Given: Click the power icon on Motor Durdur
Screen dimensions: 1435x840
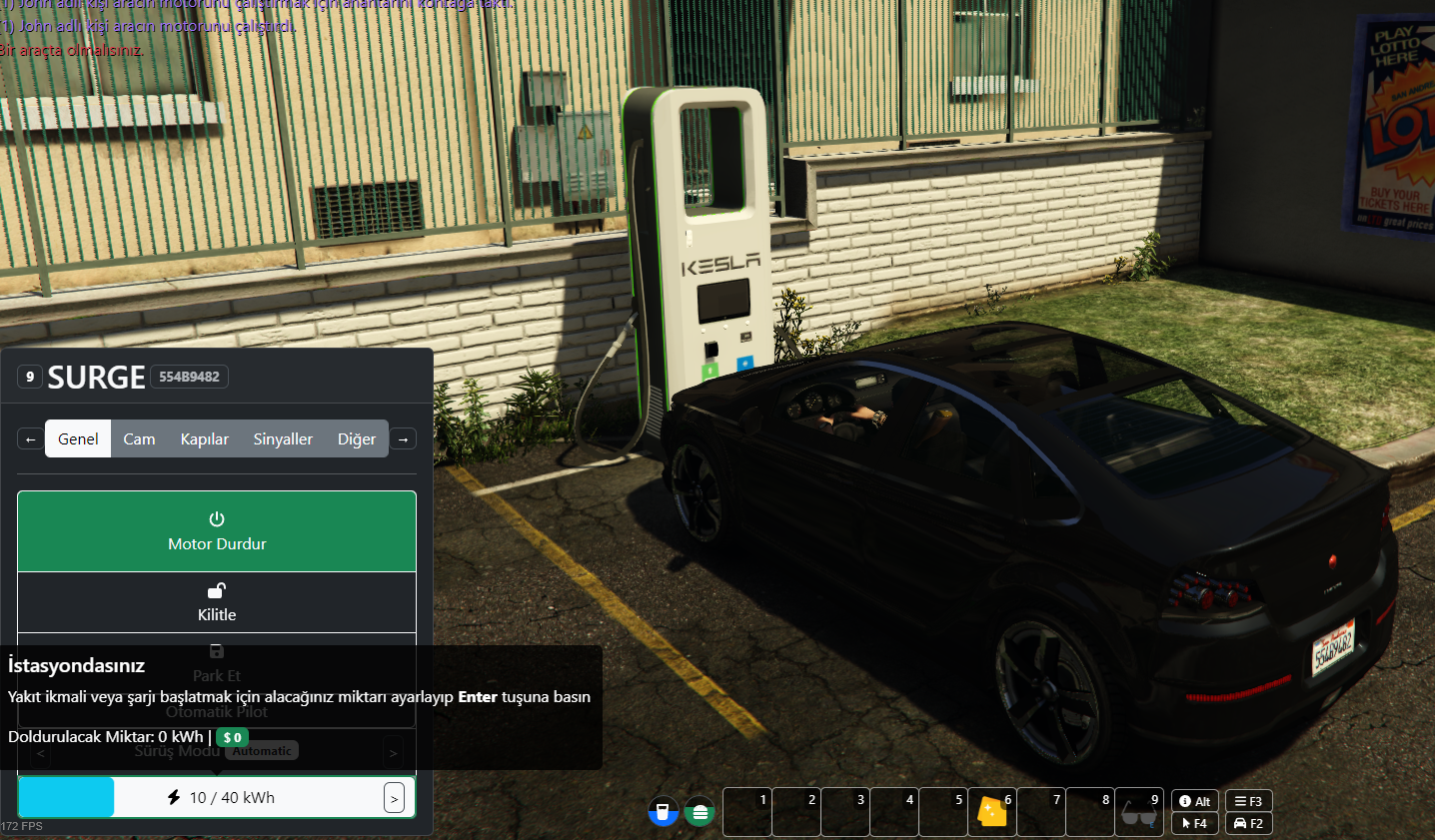Looking at the screenshot, I should 217,519.
